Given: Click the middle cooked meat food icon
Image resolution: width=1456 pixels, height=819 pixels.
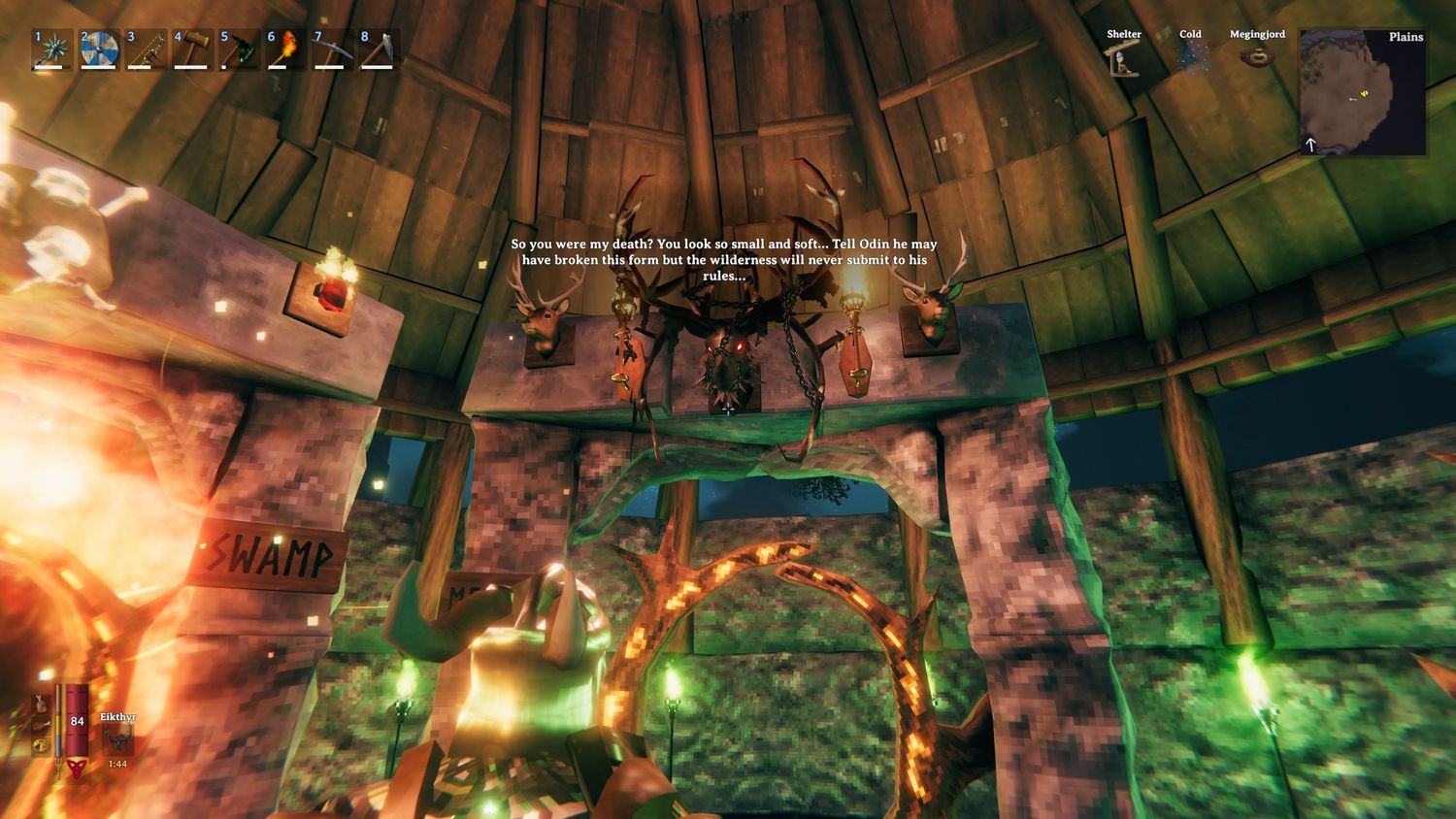Looking at the screenshot, I should (x=42, y=725).
